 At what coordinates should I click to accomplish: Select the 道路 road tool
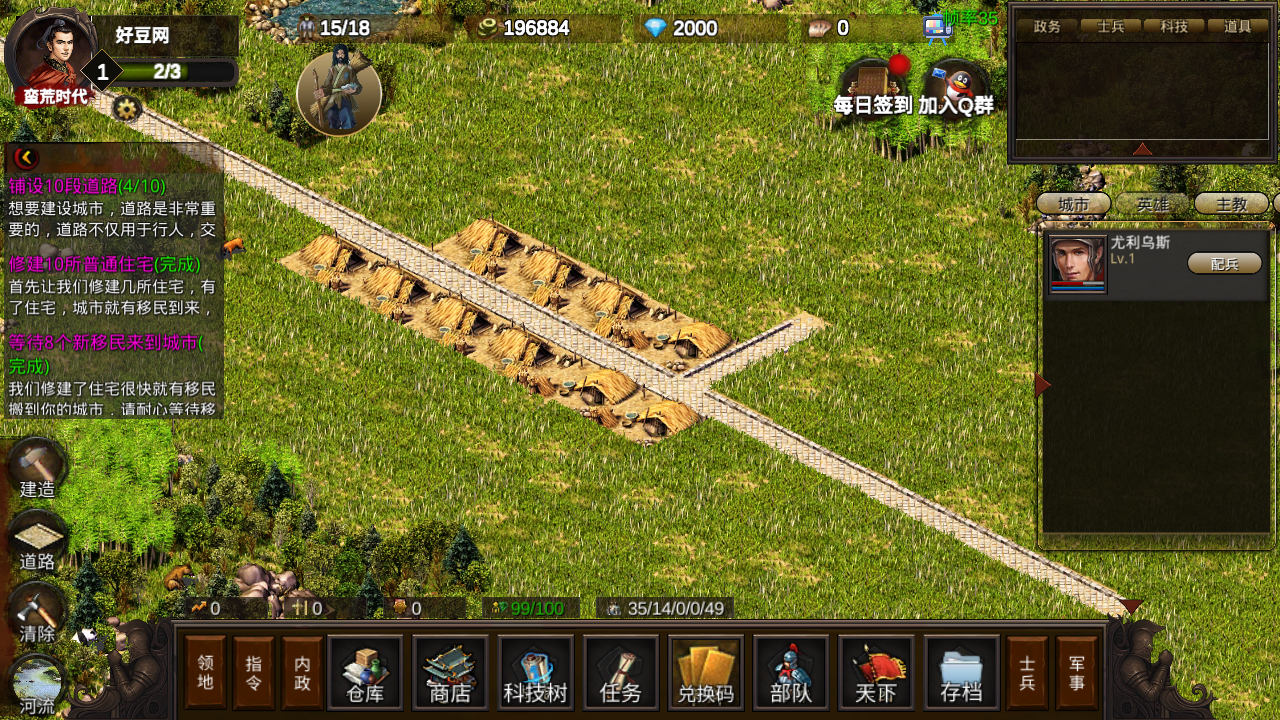click(37, 541)
